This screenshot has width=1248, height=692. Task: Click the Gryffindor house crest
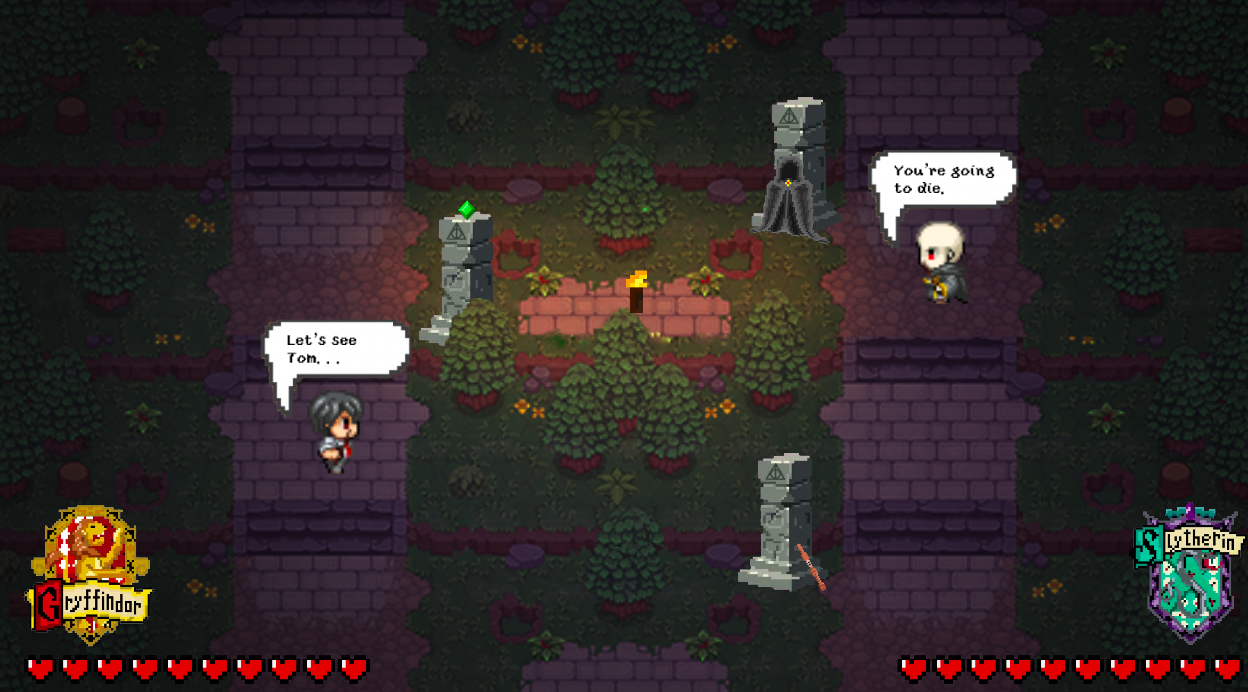click(x=91, y=574)
